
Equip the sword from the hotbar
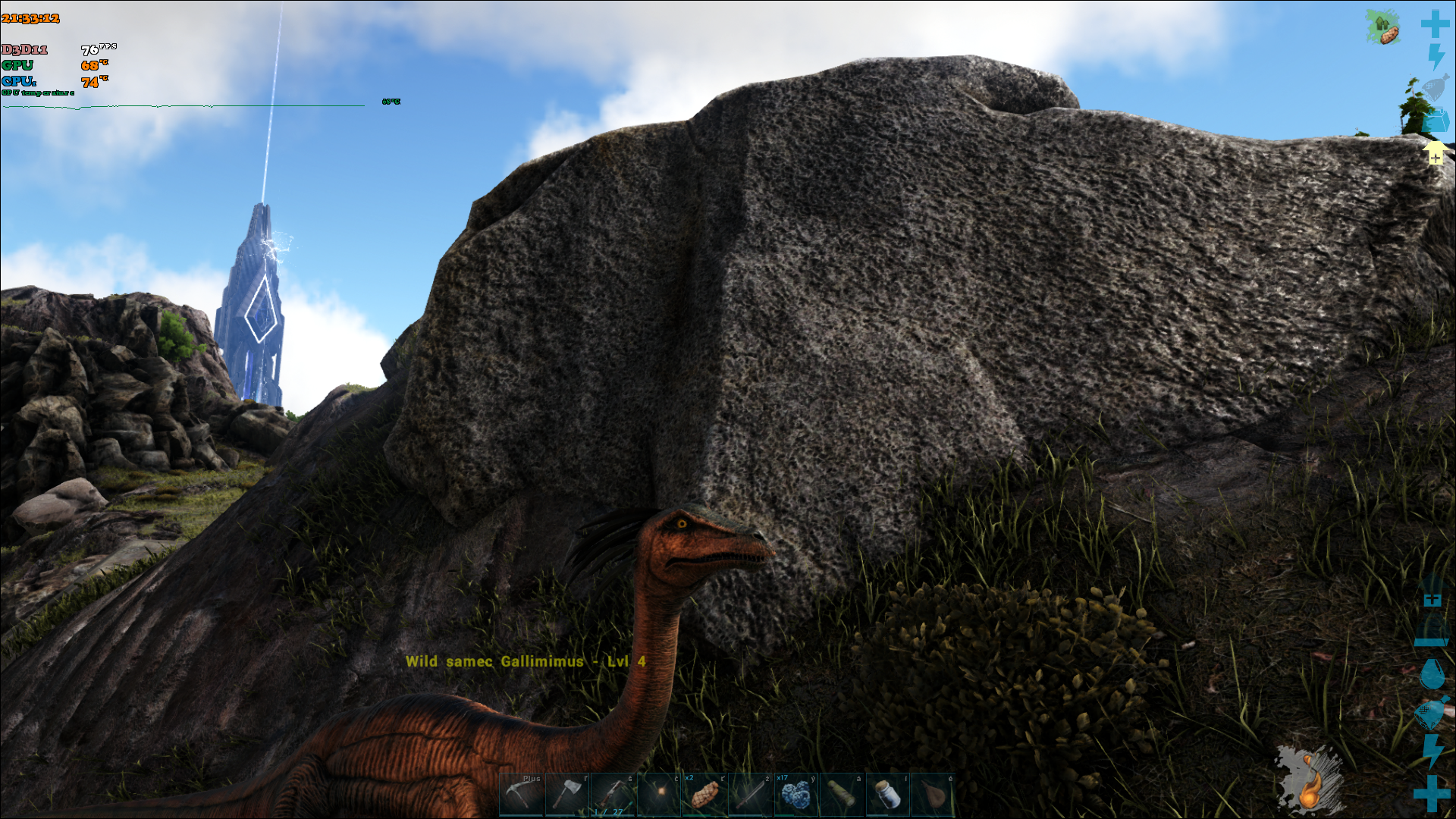pyautogui.click(x=750, y=794)
